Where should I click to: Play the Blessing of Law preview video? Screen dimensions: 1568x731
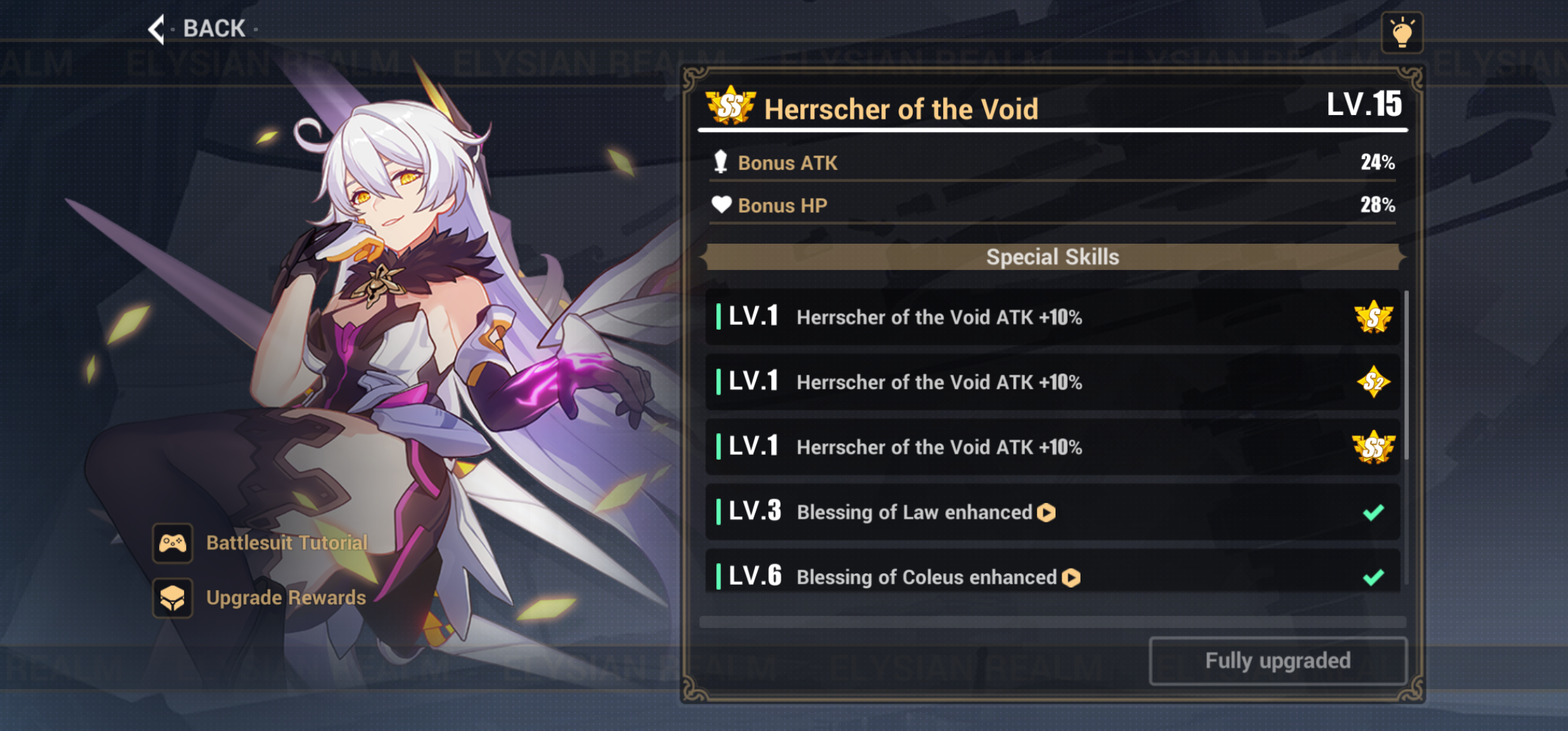(x=1047, y=513)
